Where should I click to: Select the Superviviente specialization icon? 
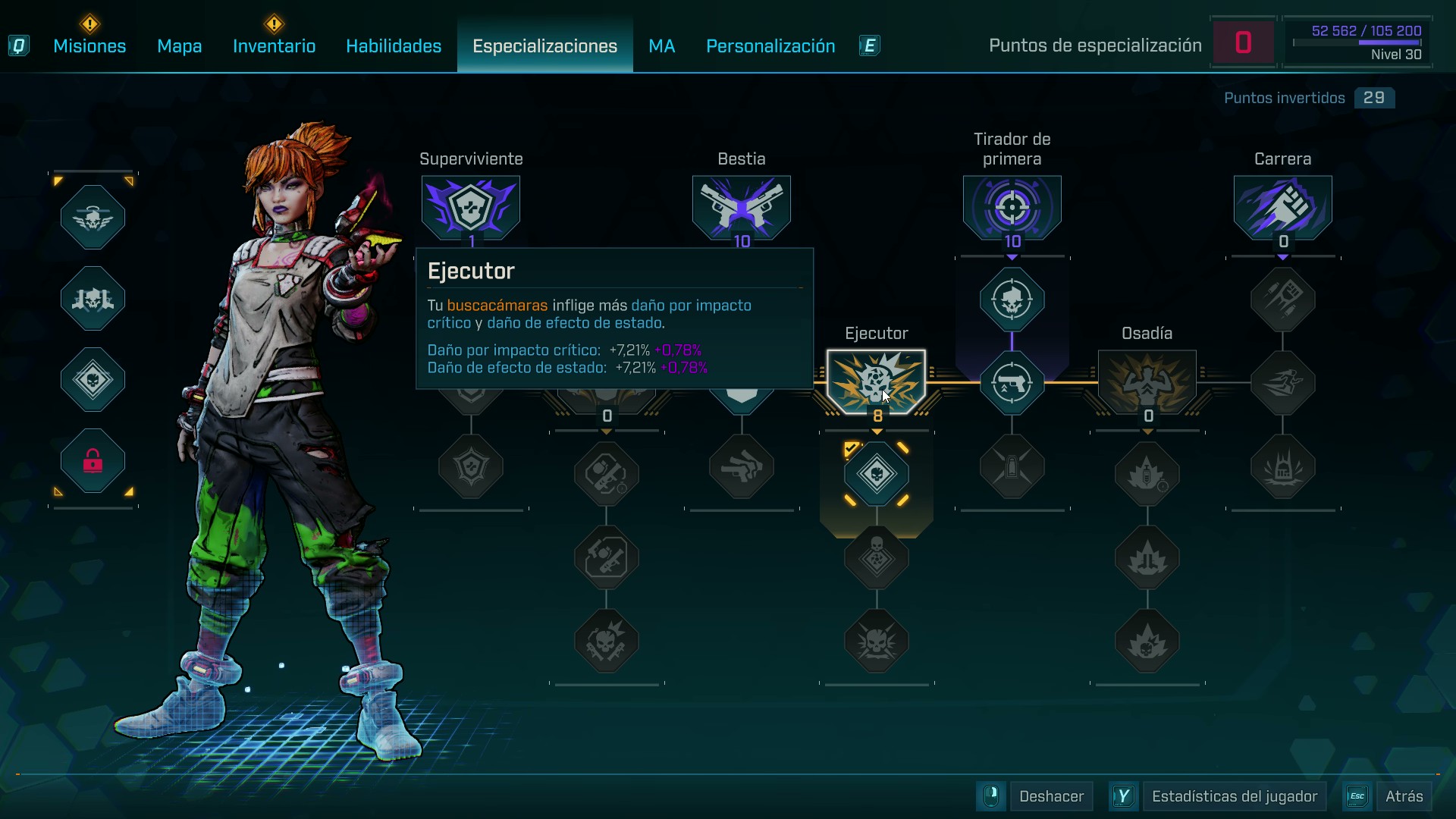point(471,207)
